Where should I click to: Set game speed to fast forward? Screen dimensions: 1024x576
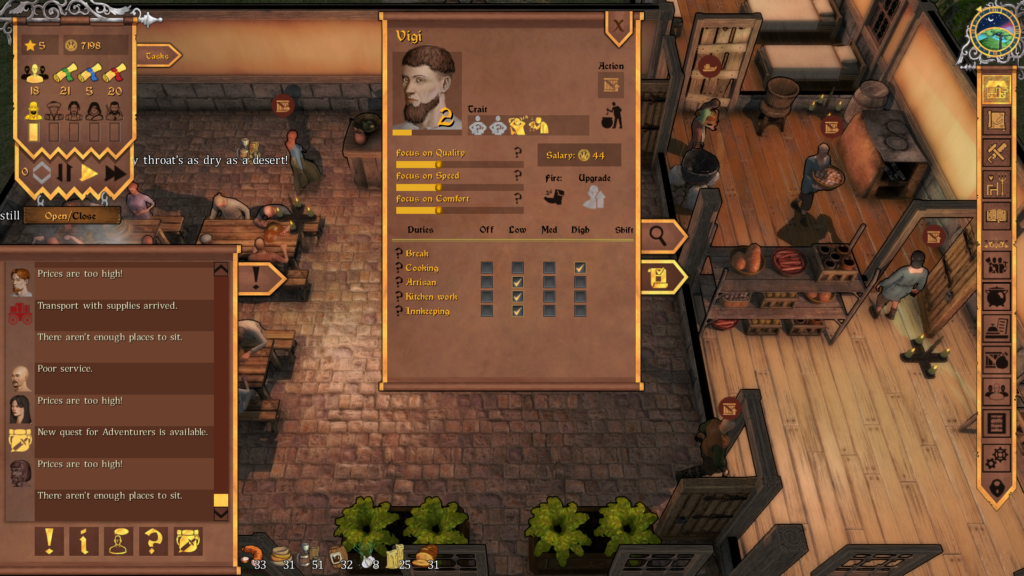click(x=115, y=172)
